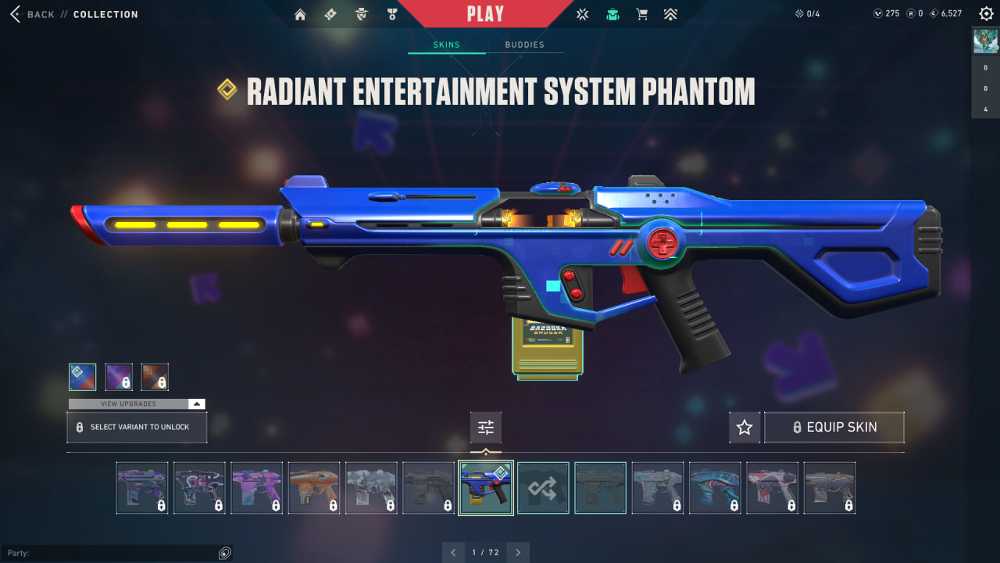
Task: Click the red PLAY button
Action: [485, 14]
